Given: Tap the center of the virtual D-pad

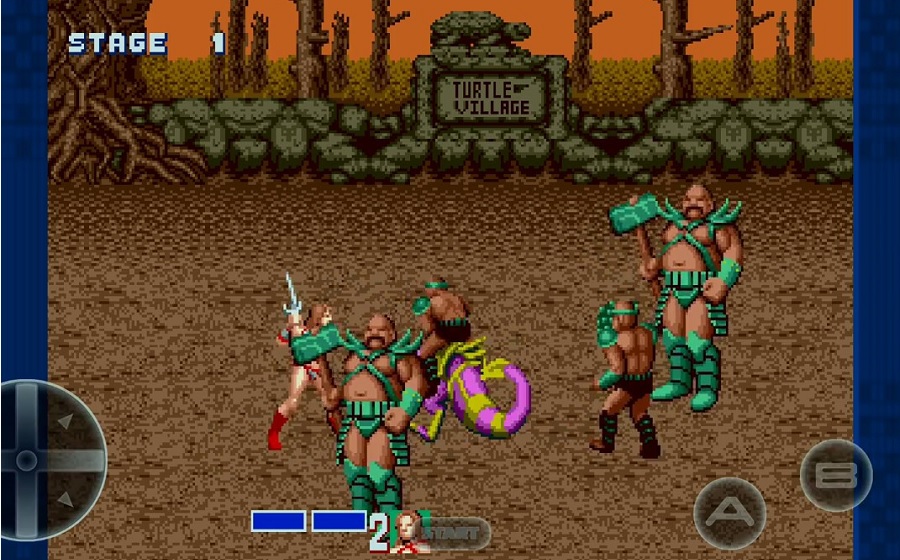Looking at the screenshot, I should pos(28,460).
